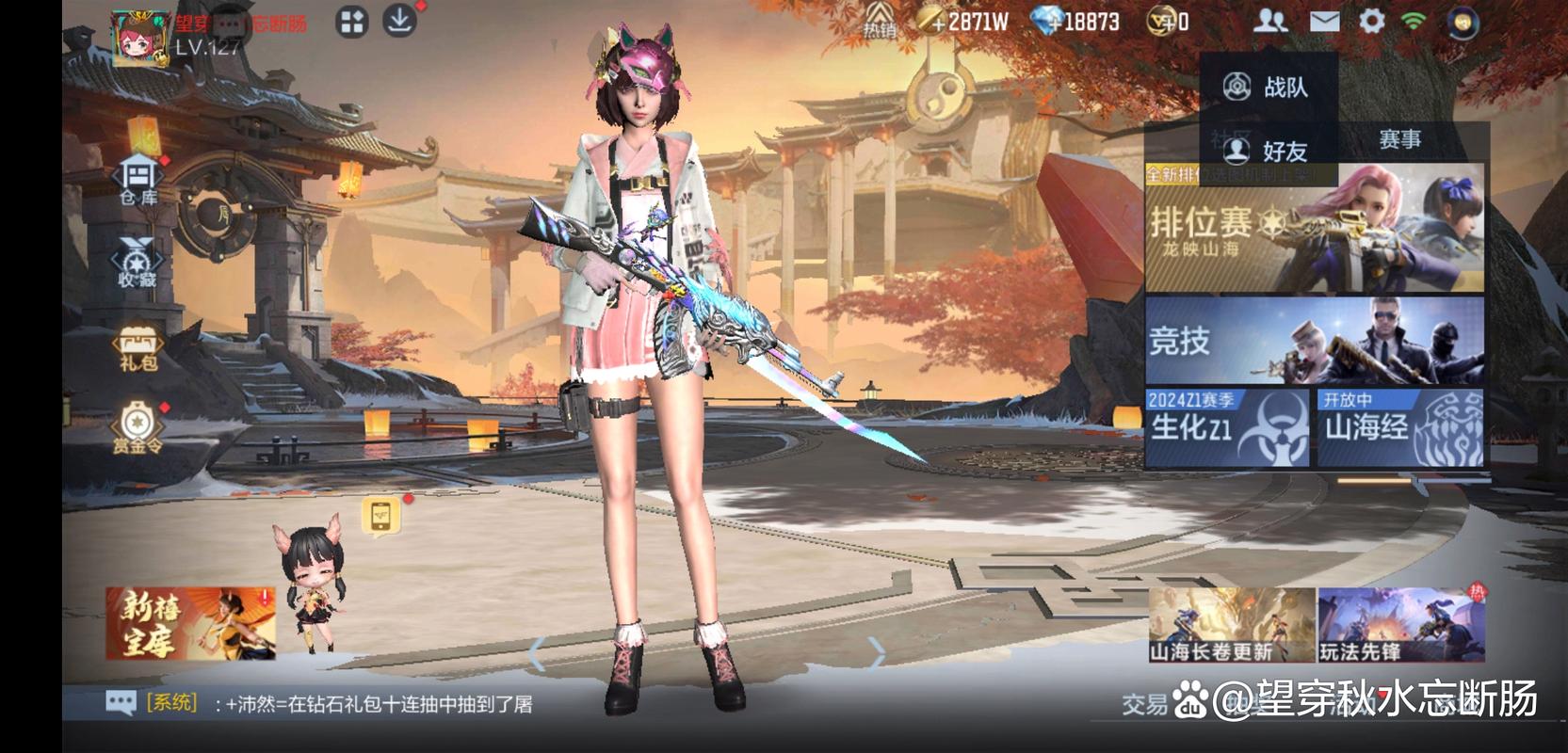Viewport: 1568px width, 753px height.
Task: Open the player avatar profile
Action: click(139, 38)
